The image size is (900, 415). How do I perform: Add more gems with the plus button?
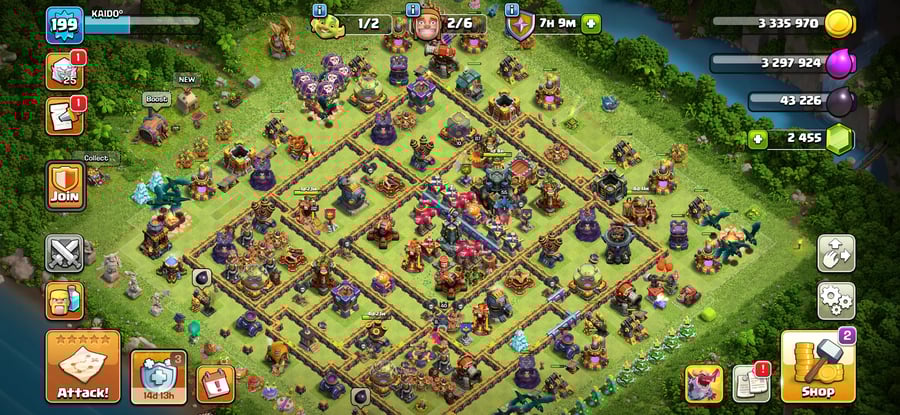point(758,139)
